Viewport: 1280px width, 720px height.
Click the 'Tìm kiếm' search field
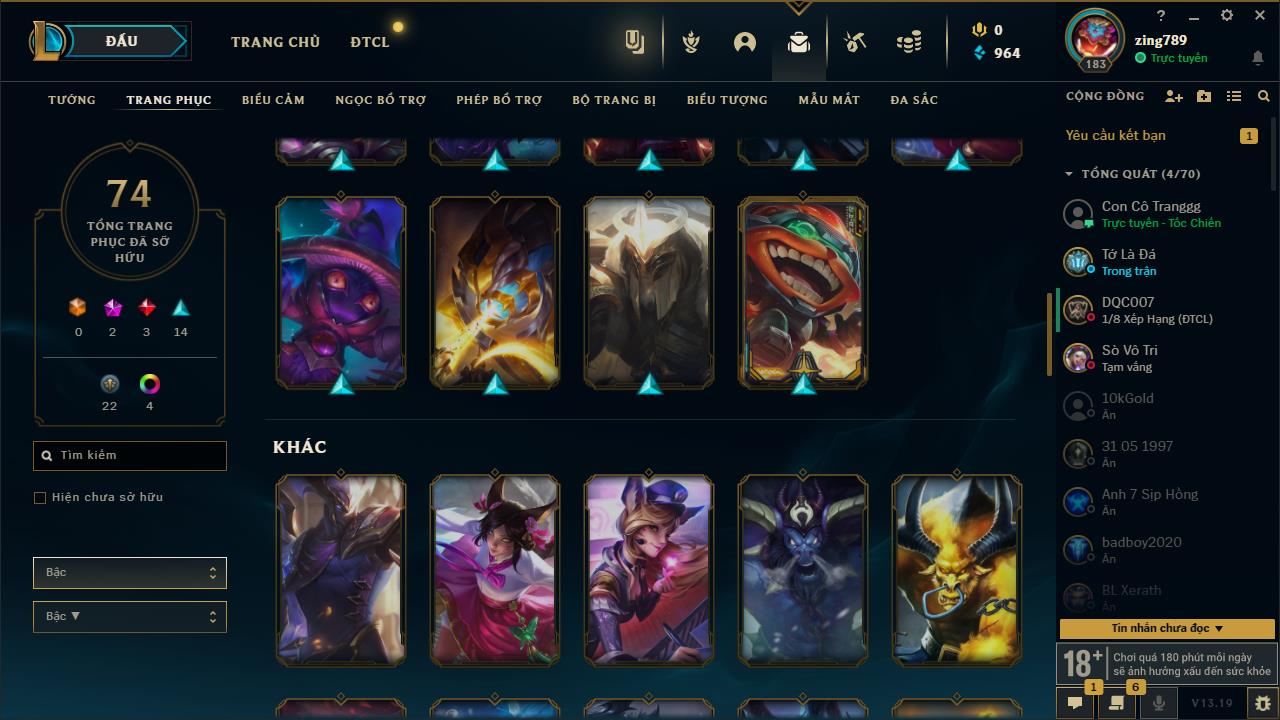129,455
